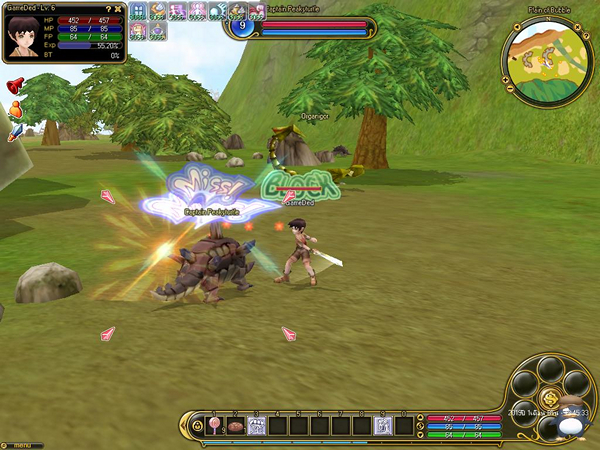The image size is (600, 450).
Task: Click the red megaphone icon
Action: (x=14, y=87)
